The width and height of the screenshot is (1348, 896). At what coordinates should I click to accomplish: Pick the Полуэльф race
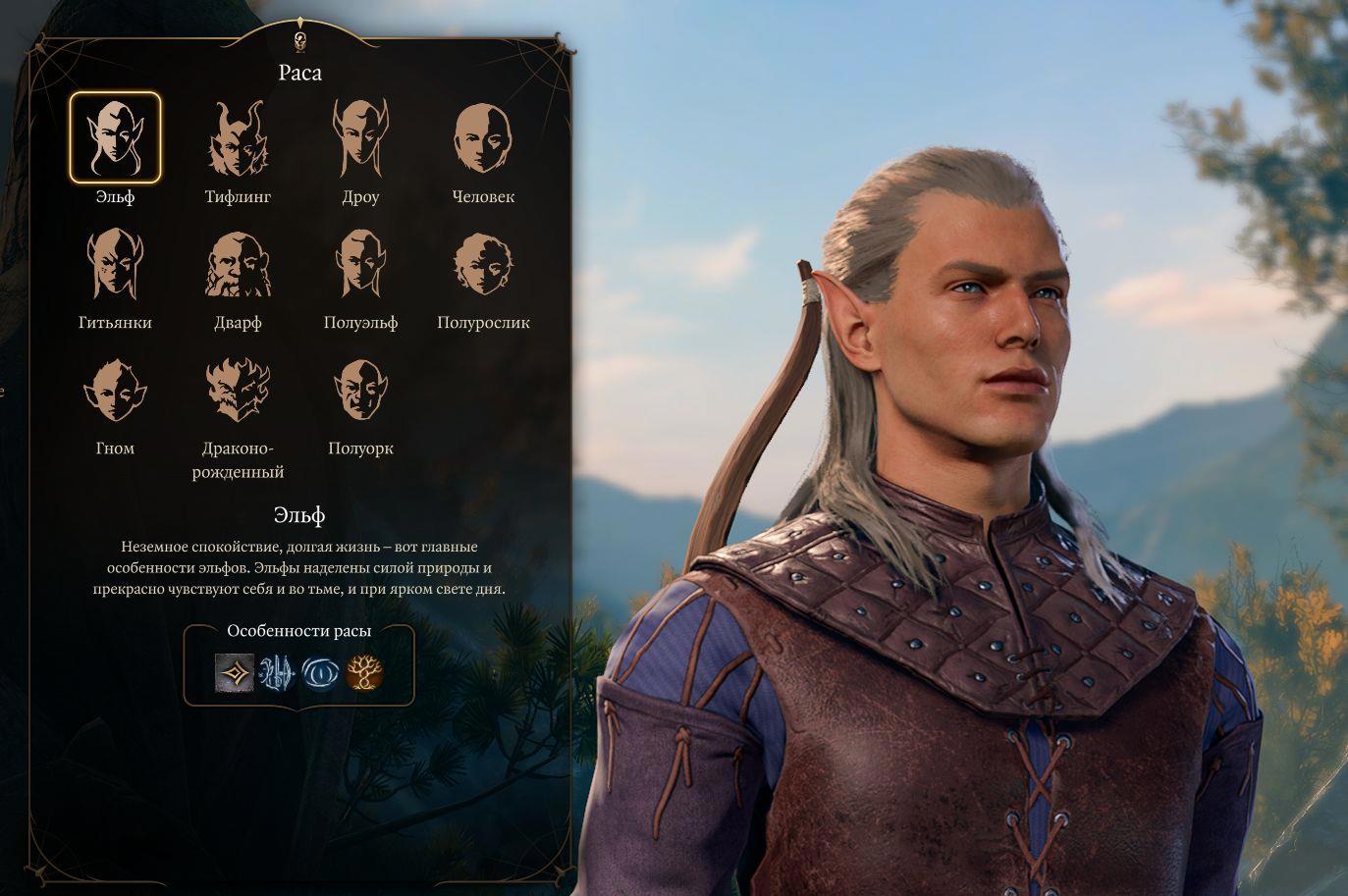(x=360, y=264)
